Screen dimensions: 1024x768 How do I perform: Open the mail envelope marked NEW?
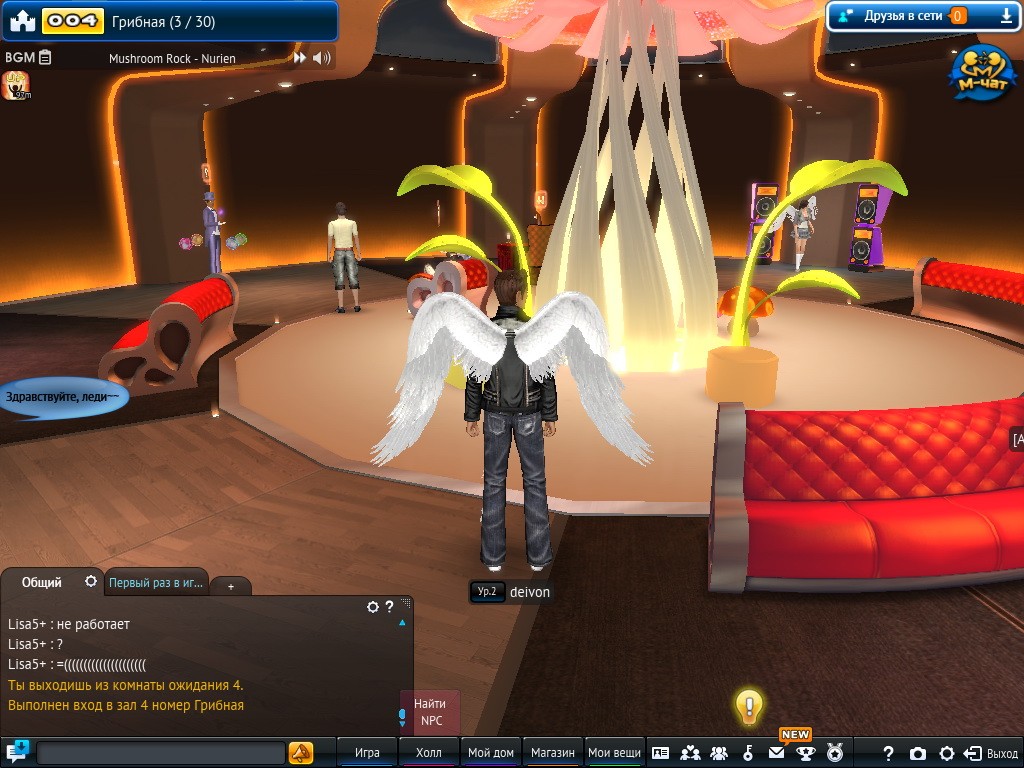pyautogui.click(x=776, y=753)
